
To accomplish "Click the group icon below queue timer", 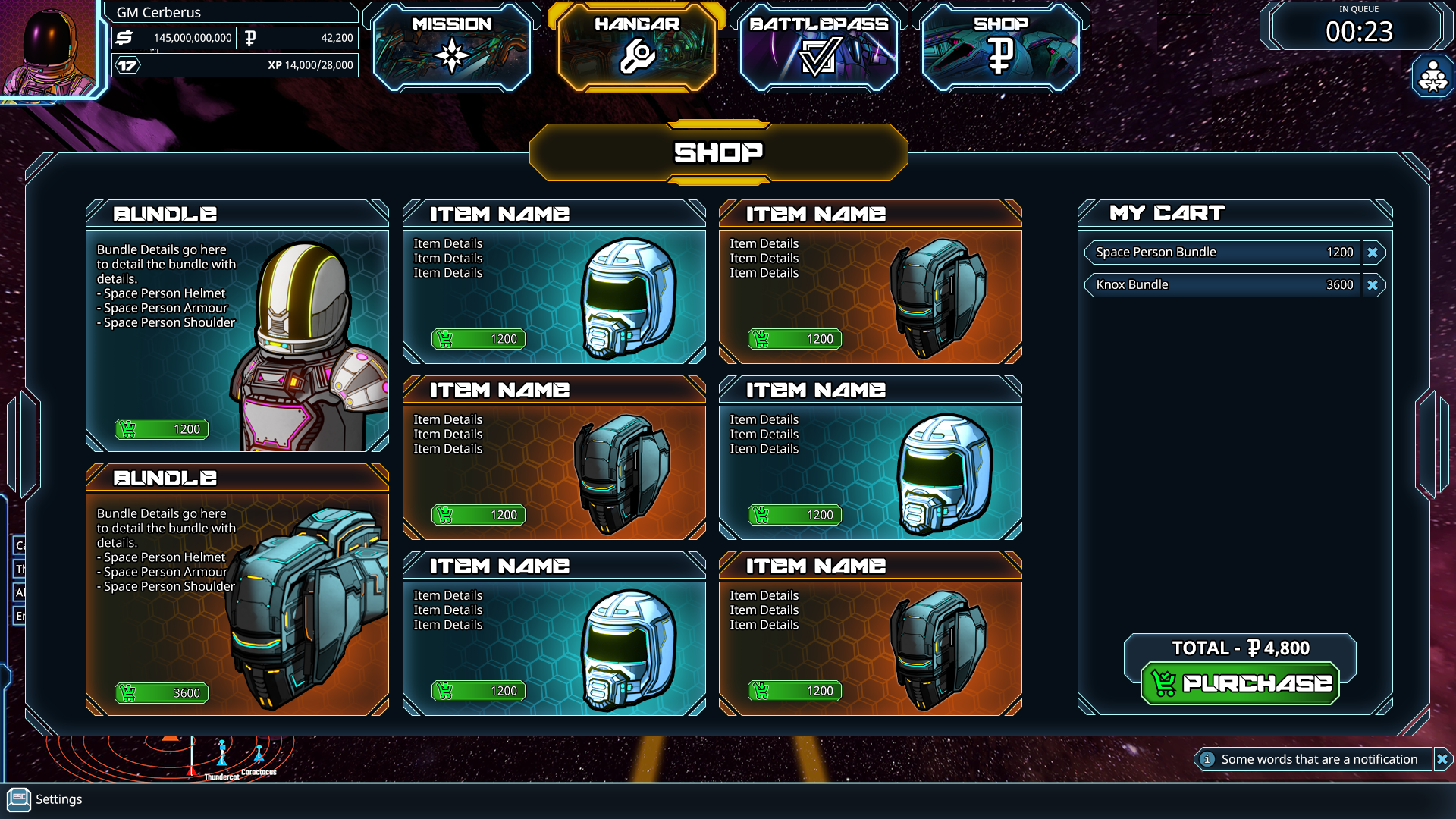I will (x=1432, y=77).
